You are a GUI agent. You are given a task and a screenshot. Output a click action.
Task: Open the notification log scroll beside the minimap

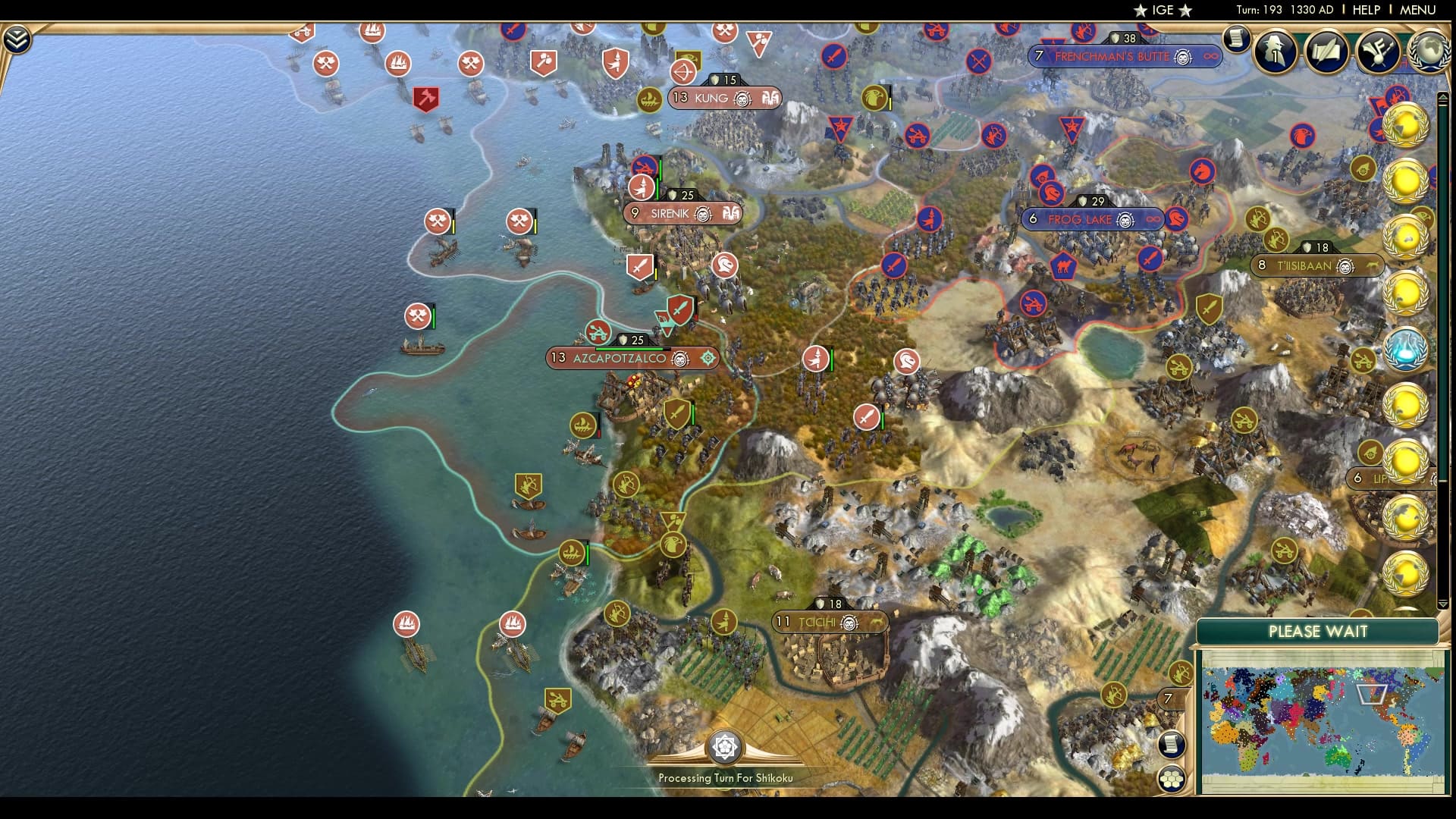point(1172,745)
